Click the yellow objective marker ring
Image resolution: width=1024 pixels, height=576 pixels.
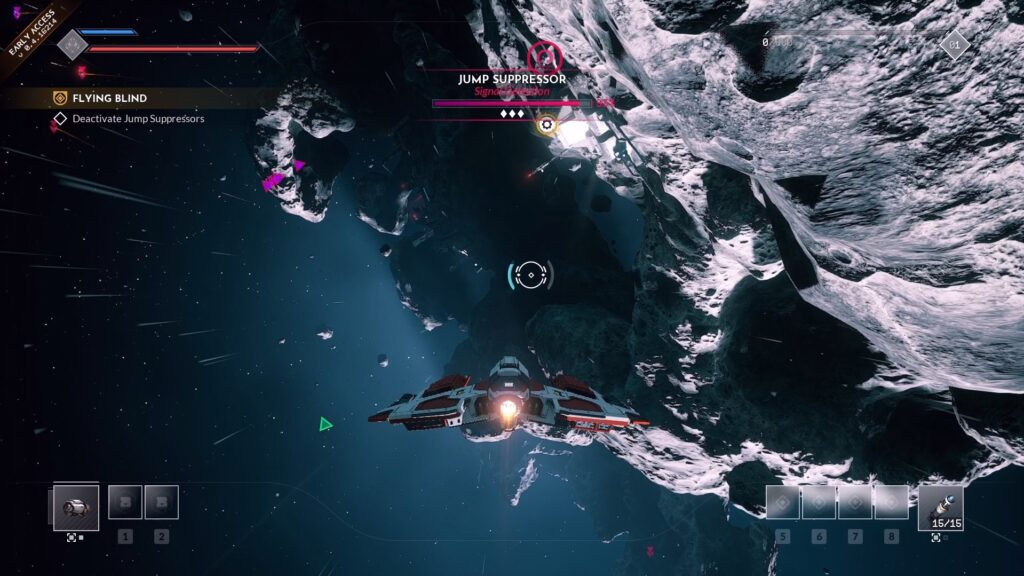[x=546, y=125]
